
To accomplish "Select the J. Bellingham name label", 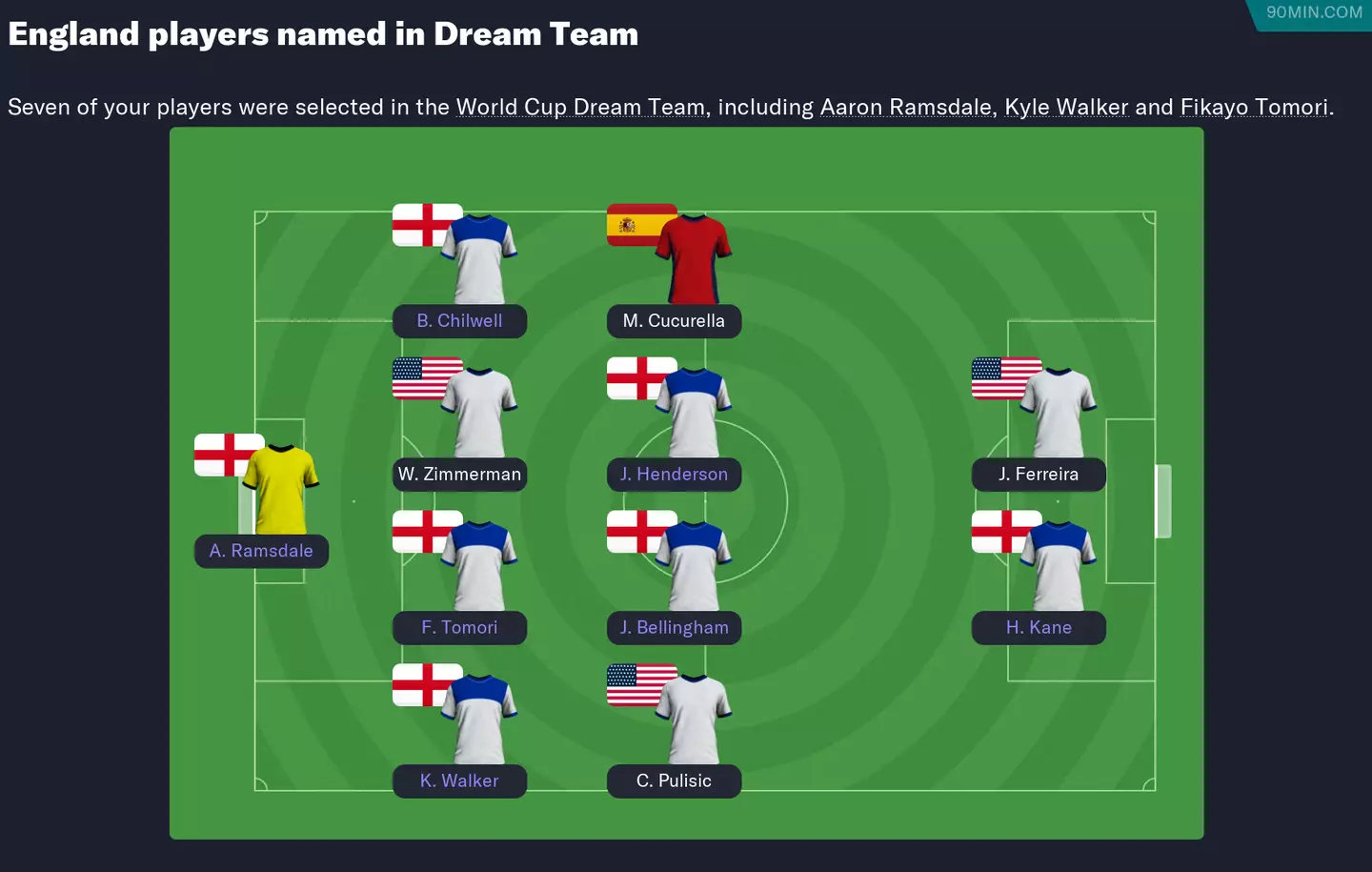I will pos(674,627).
